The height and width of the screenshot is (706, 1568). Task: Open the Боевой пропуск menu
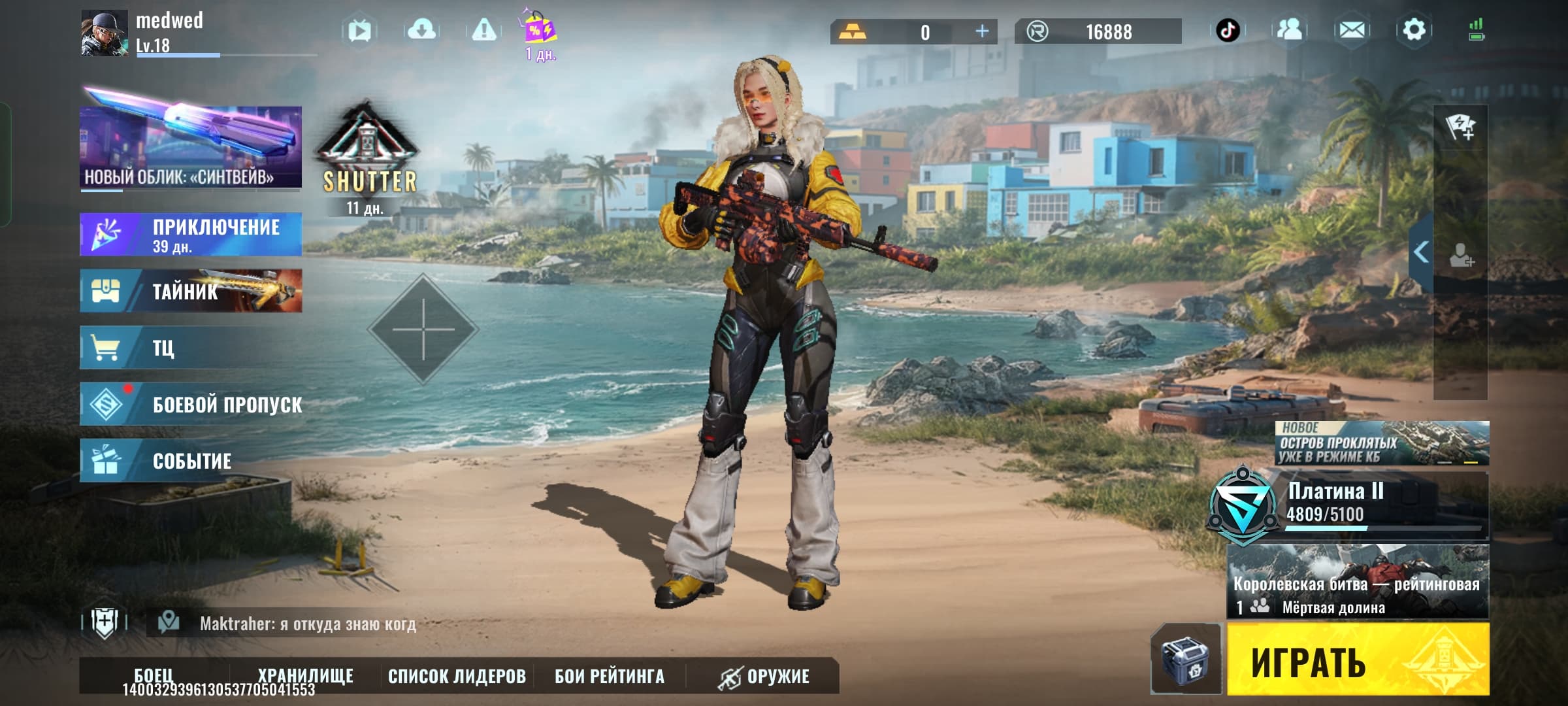click(191, 405)
